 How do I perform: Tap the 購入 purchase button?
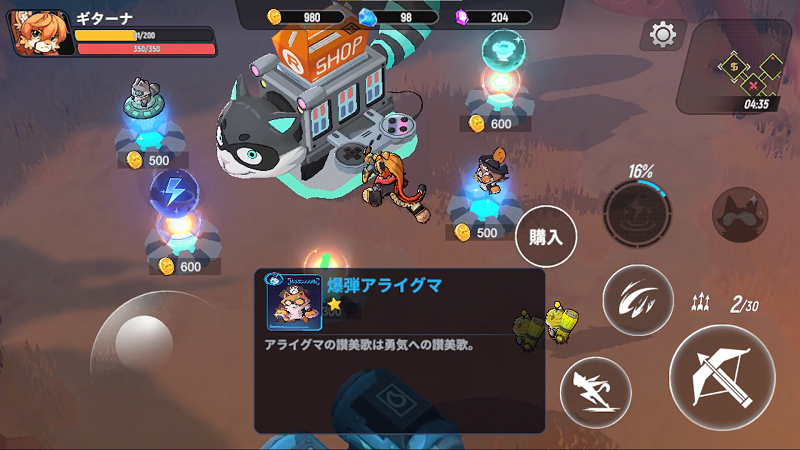pos(547,238)
